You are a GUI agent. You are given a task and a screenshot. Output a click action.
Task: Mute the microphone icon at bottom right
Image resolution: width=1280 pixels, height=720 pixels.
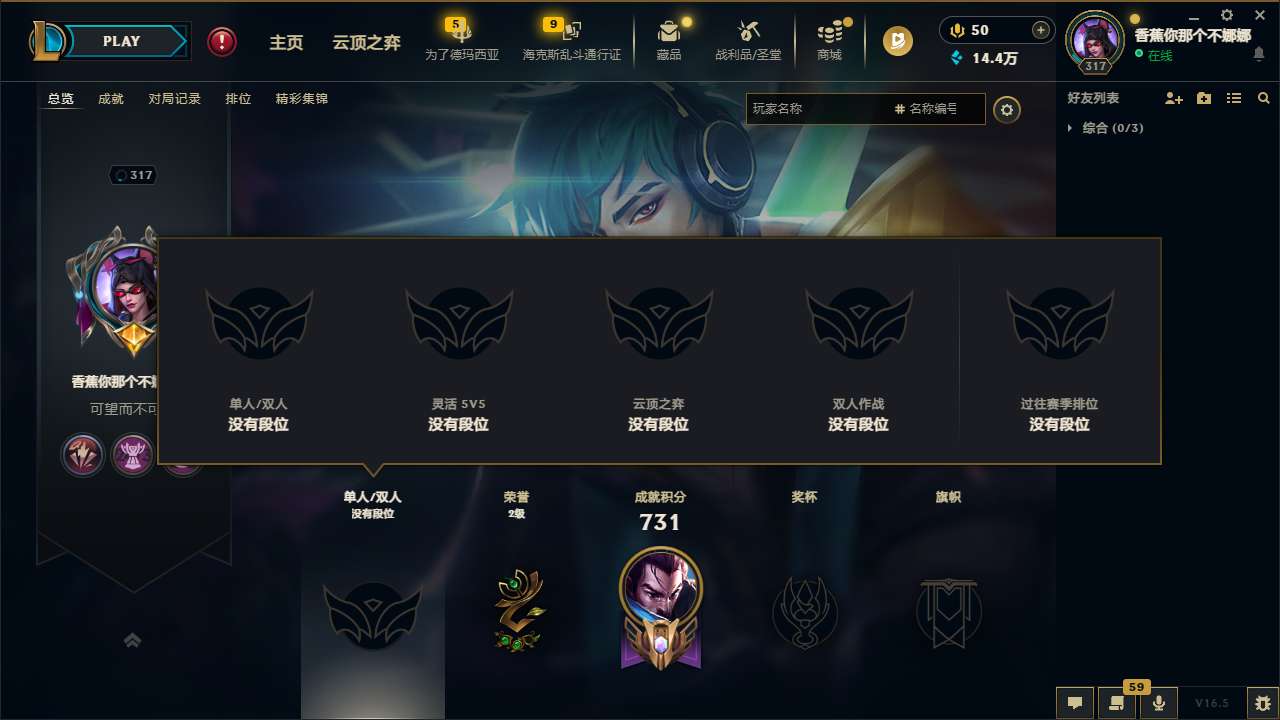1159,702
